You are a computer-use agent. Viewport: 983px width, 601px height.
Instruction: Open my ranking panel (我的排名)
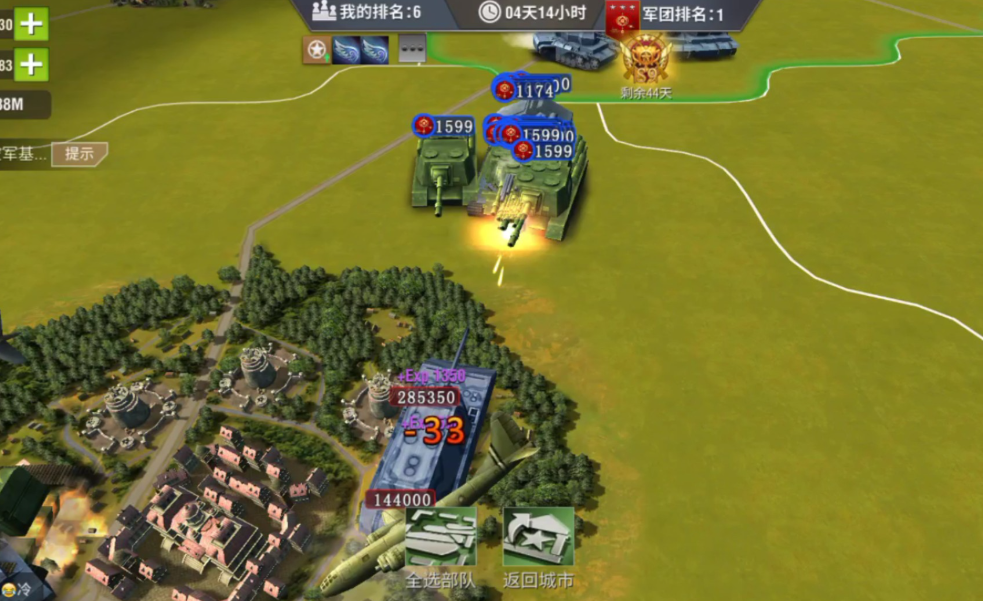pos(366,13)
